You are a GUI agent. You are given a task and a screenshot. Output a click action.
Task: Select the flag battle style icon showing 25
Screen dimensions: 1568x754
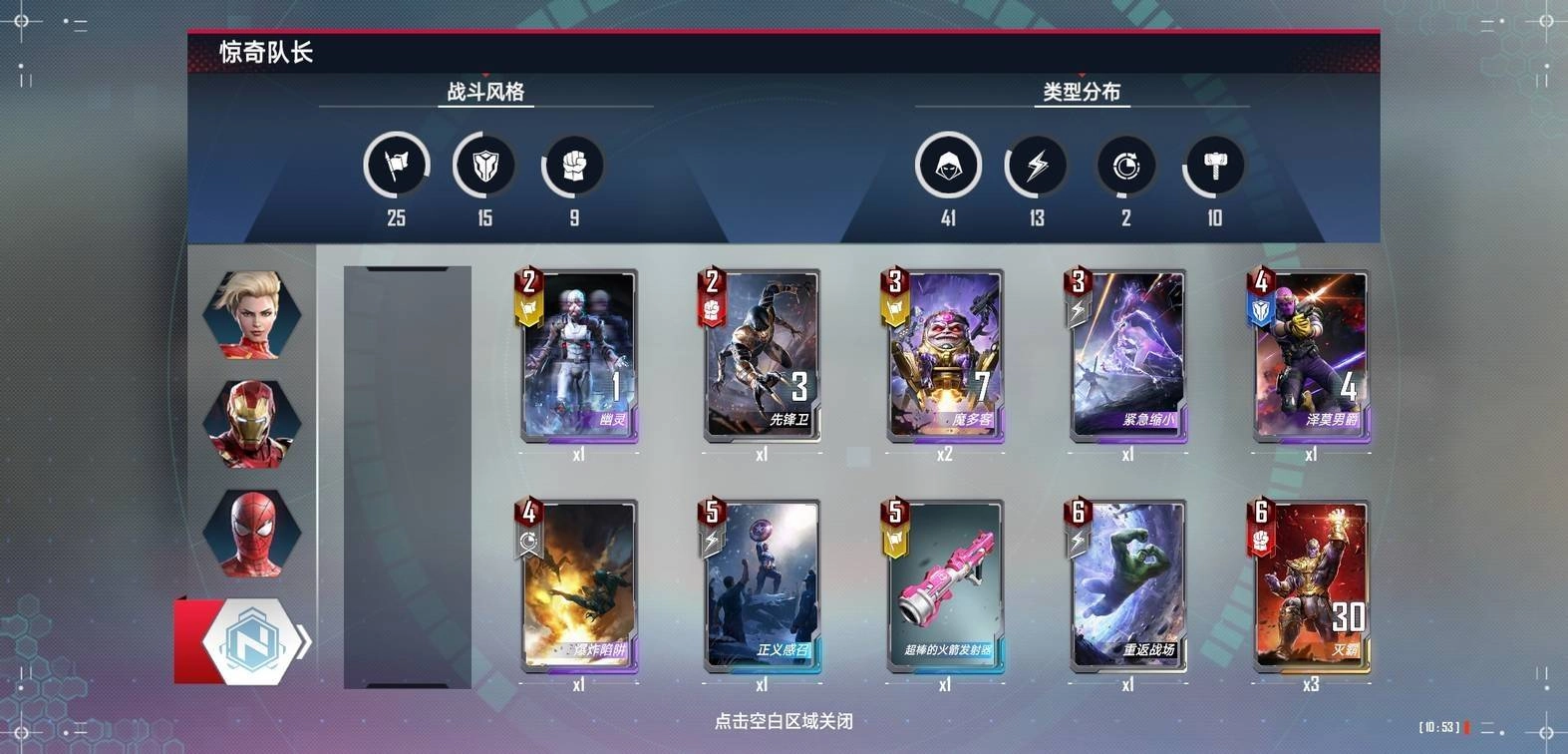click(x=396, y=166)
